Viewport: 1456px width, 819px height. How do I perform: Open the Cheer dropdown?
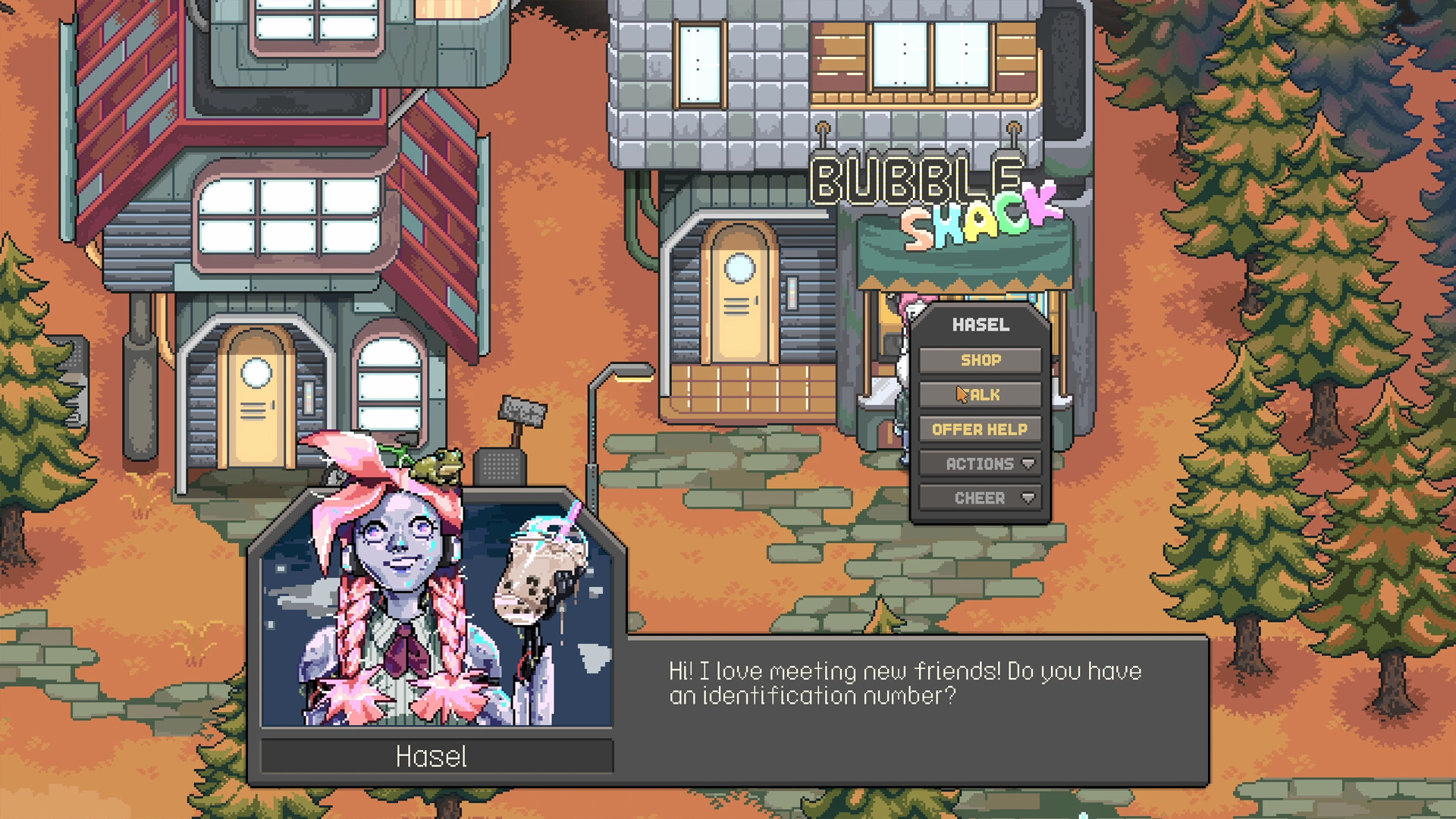979,497
